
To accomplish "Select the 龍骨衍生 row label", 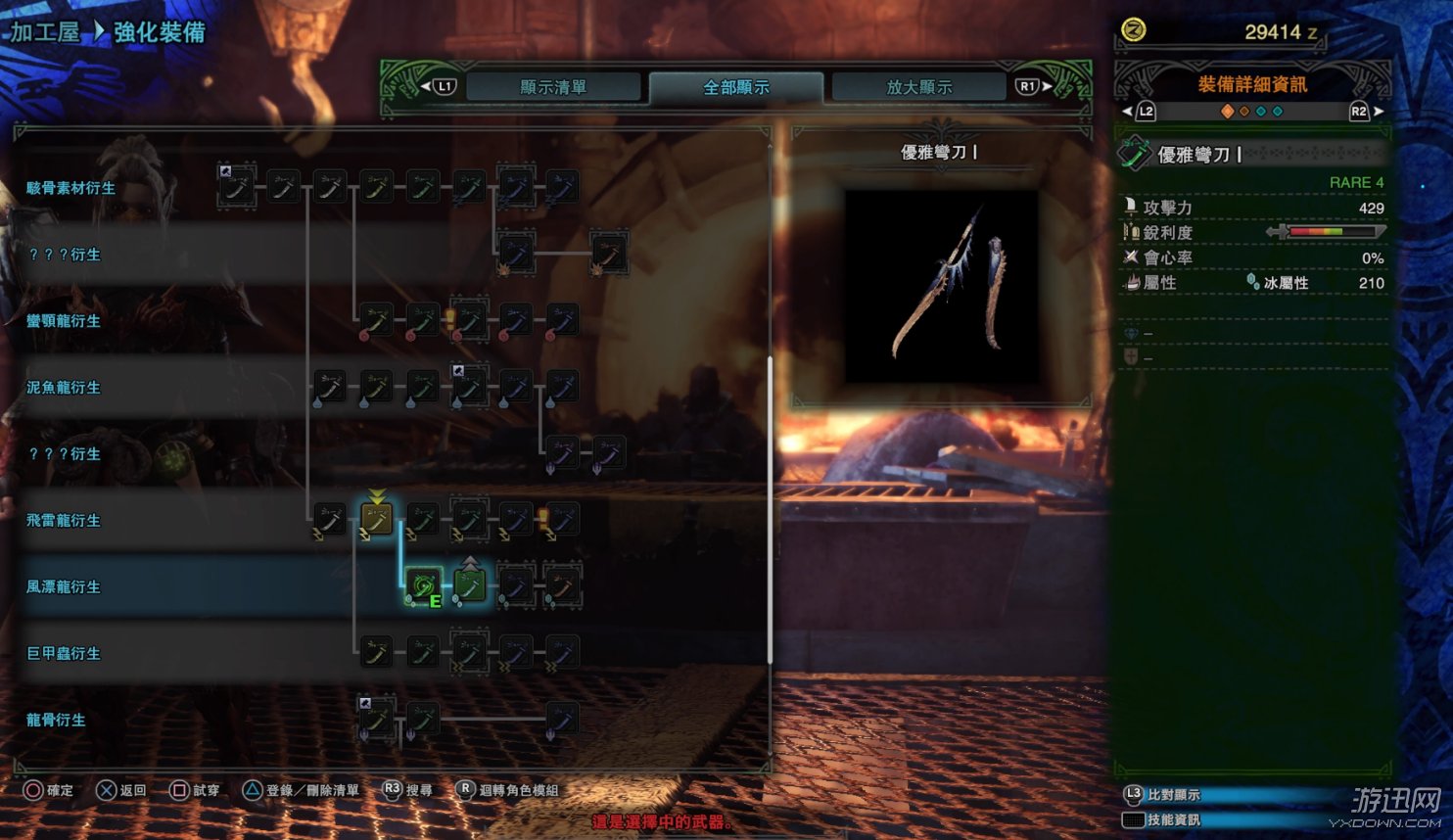I will click(56, 721).
